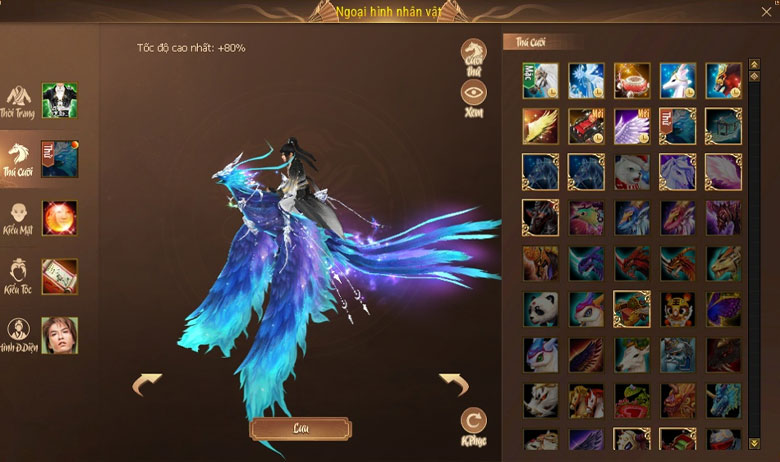Select the equipped green outfit thumbnail
The height and width of the screenshot is (462, 780).
[x=60, y=101]
